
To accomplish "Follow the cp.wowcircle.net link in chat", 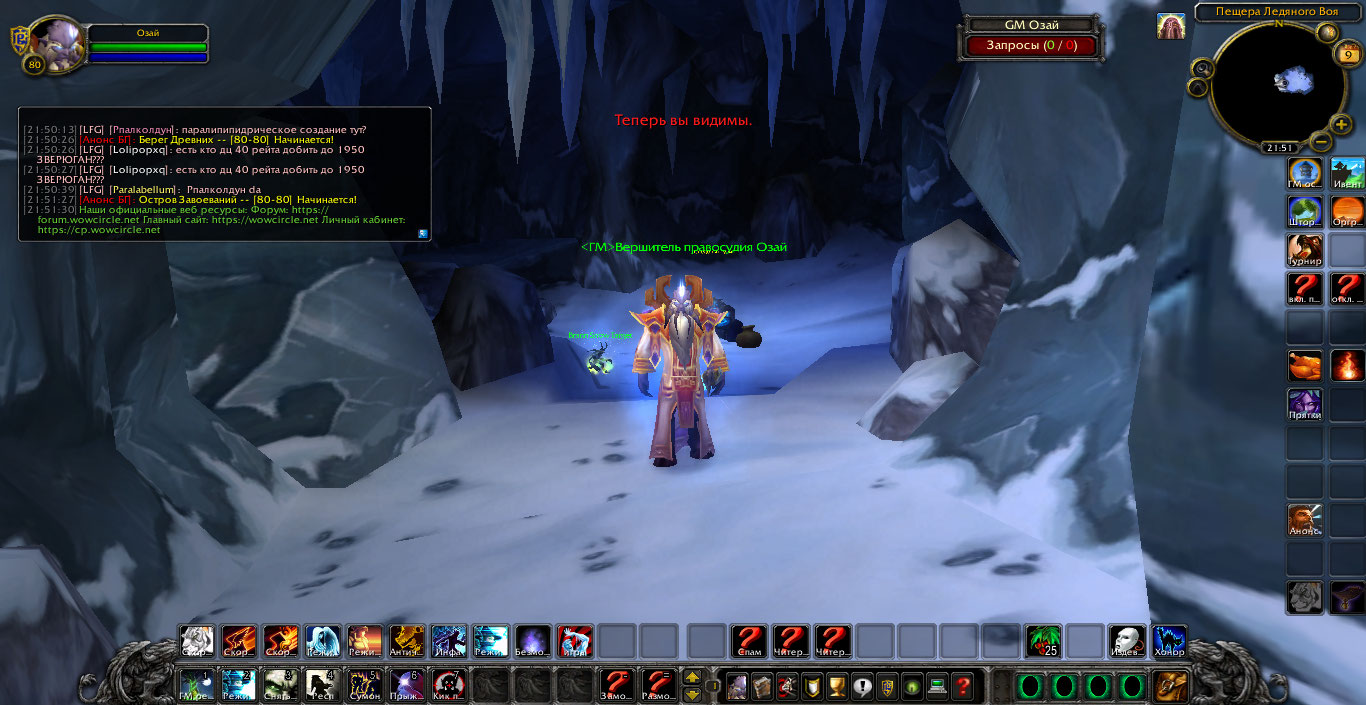I will pos(99,230).
